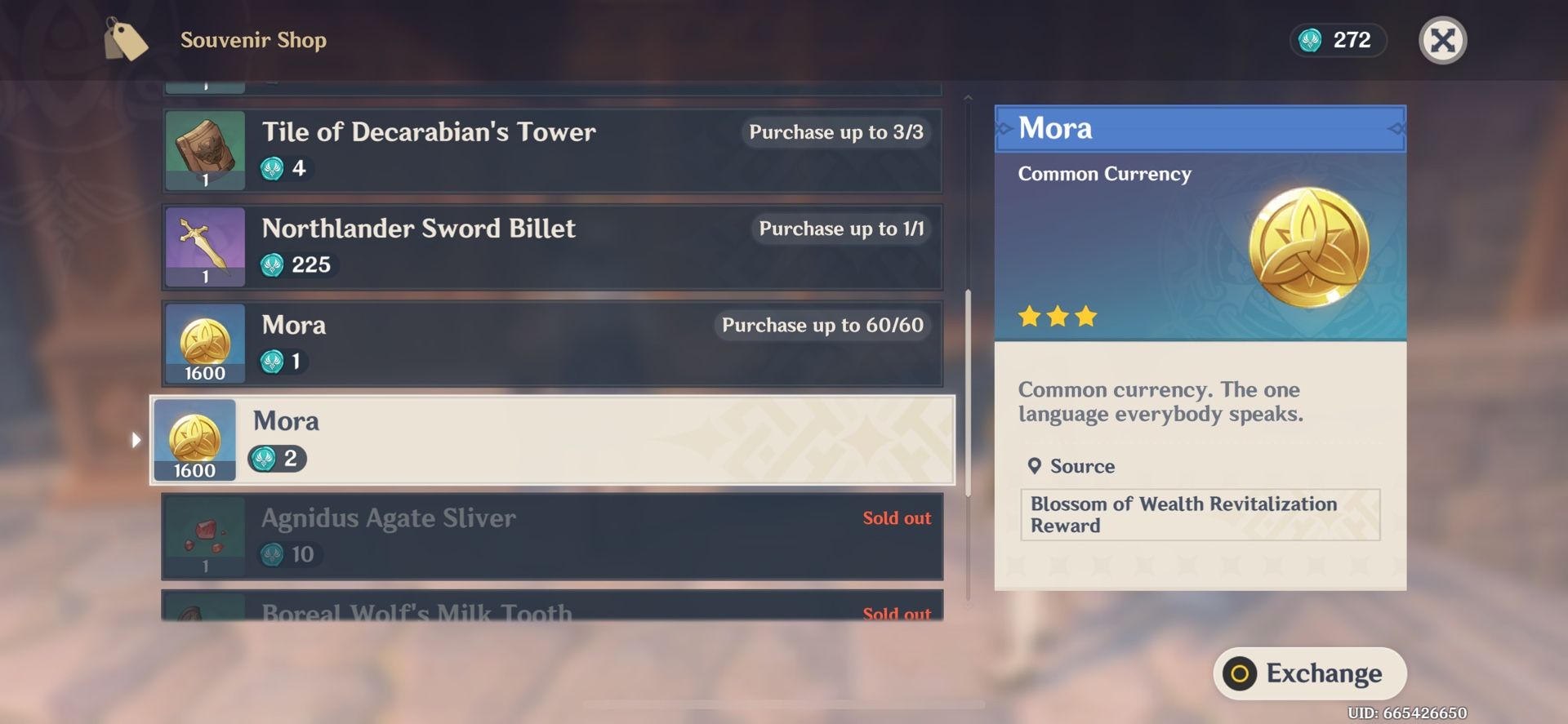Viewport: 1568px width, 724px height.
Task: Click the Sold out label on Boreal Wolf's Milk Tooth
Action: coord(897,614)
